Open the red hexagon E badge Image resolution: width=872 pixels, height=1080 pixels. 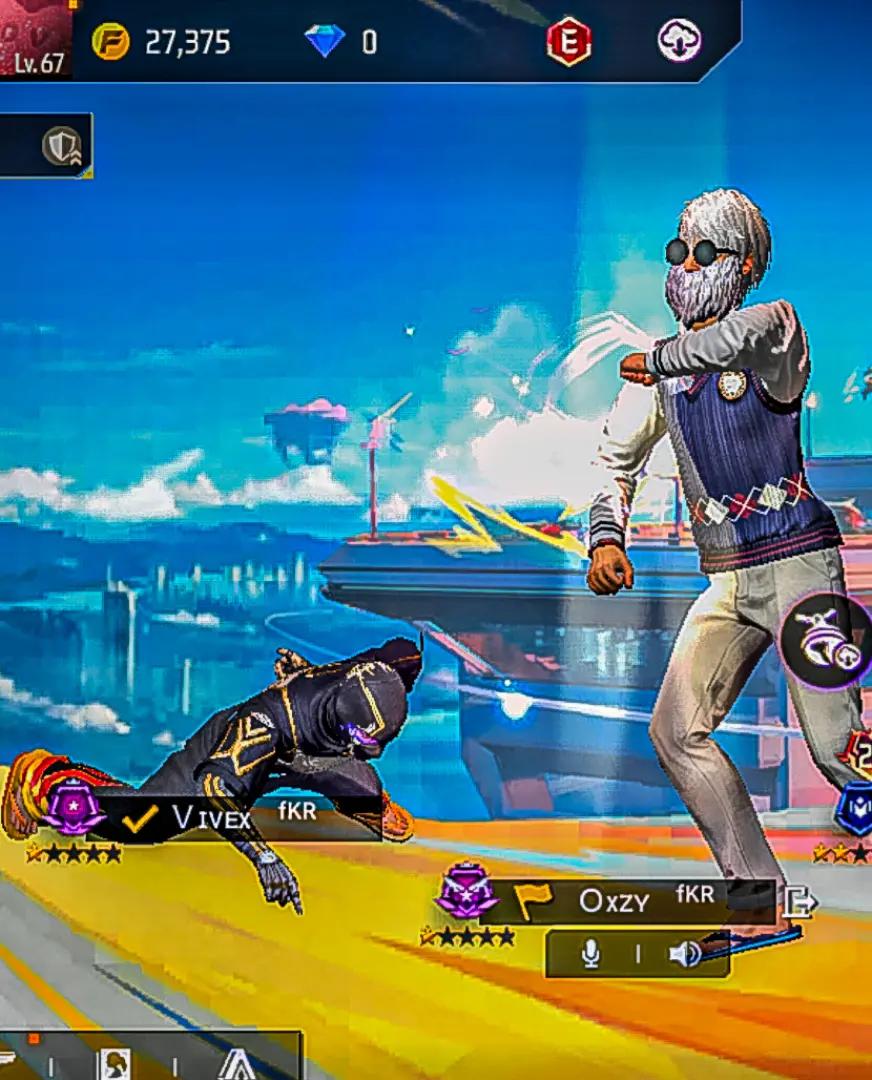coord(569,42)
